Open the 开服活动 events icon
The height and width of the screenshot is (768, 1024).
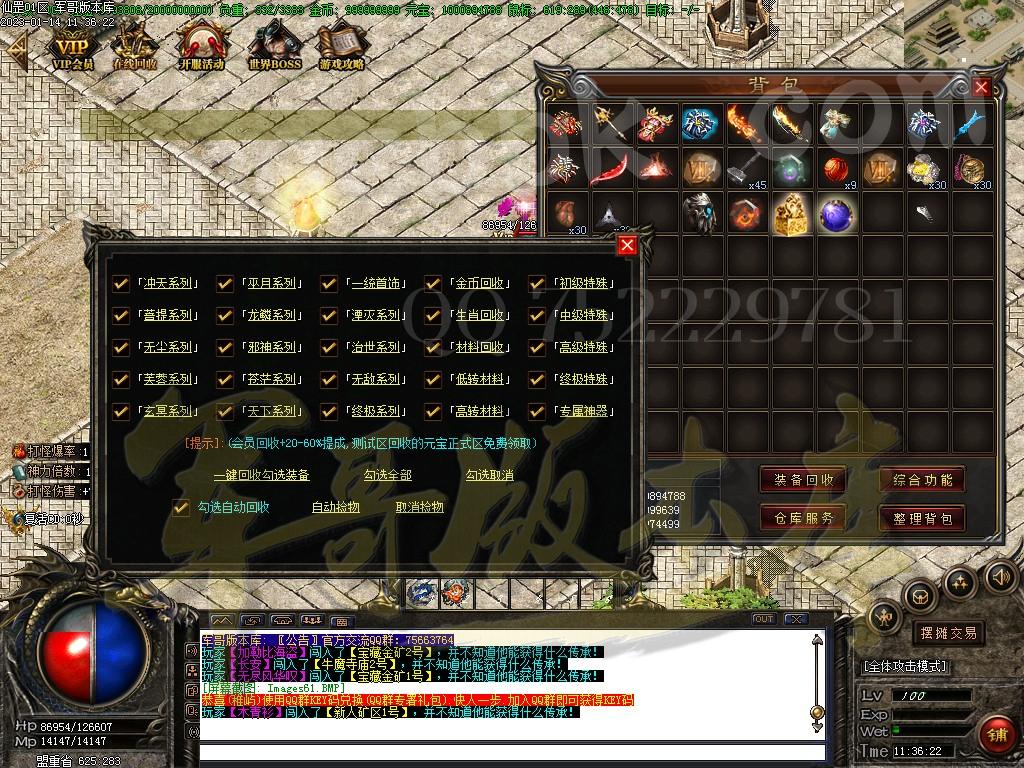tap(201, 46)
